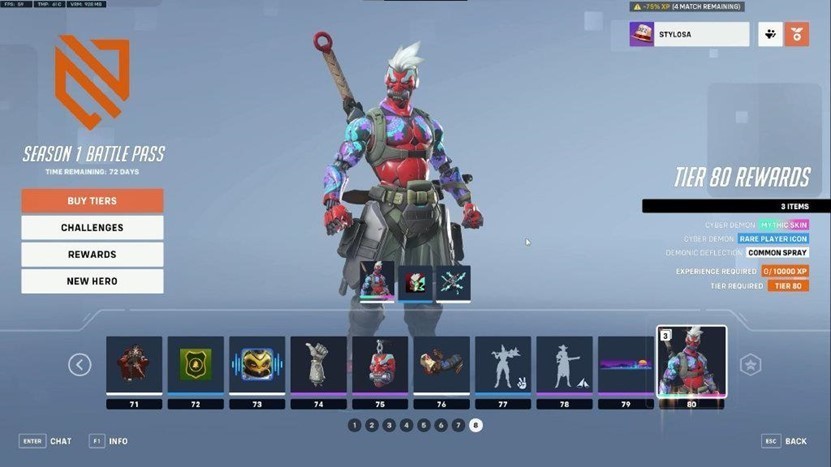Open the social group icon button
The height and width of the screenshot is (467, 831).
pyautogui.click(x=770, y=35)
